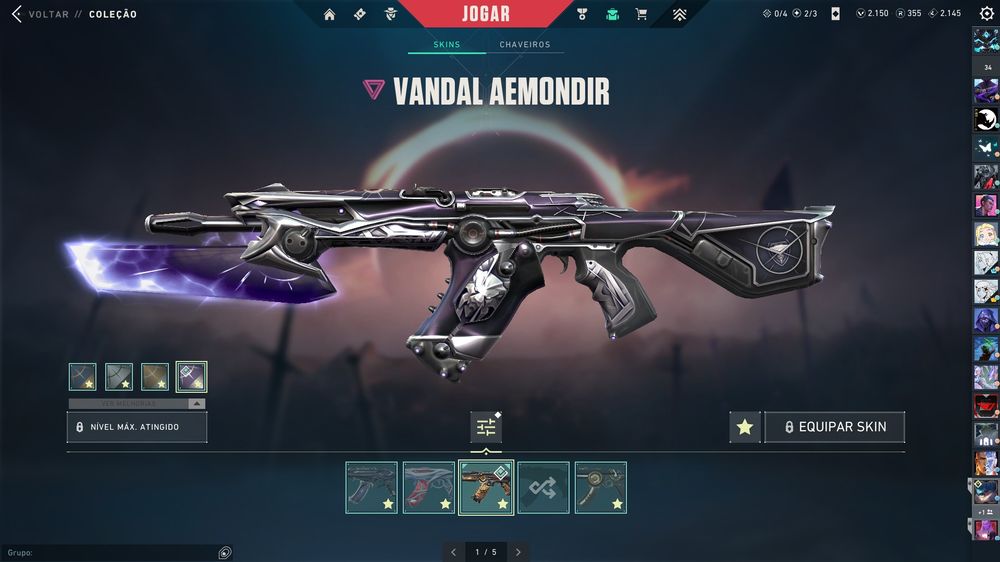Select the red and grey Vandal skin thumbnail
The width and height of the screenshot is (1000, 562).
pyautogui.click(x=428, y=488)
